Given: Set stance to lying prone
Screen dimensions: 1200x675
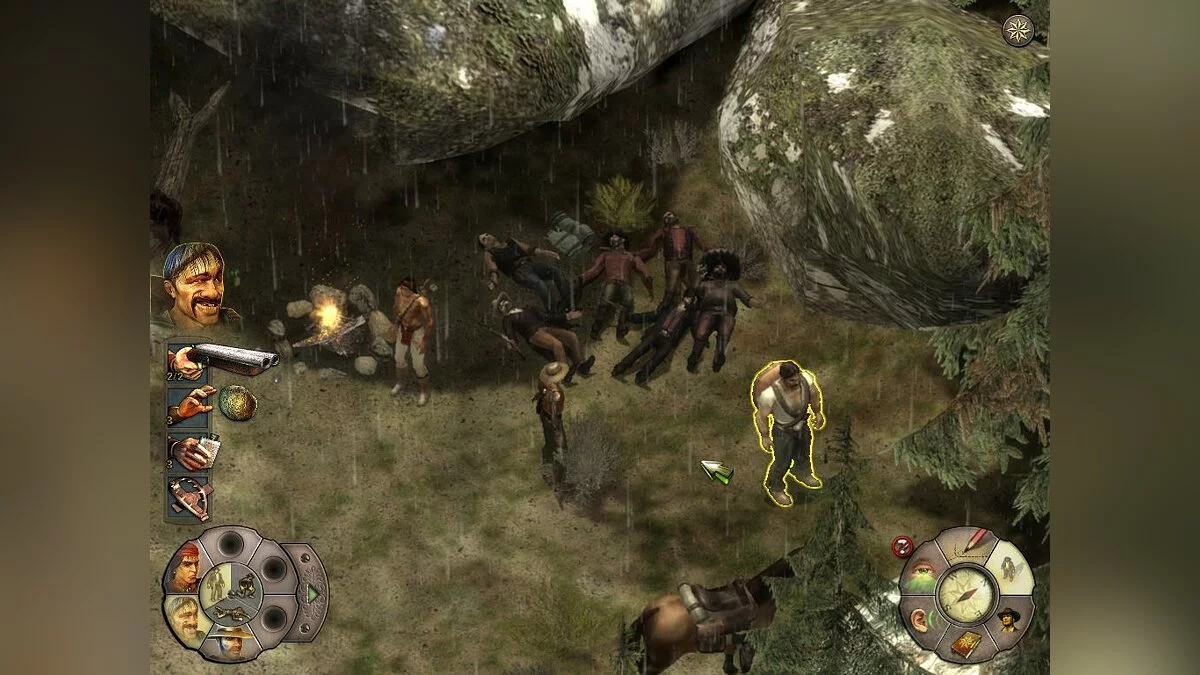Looking at the screenshot, I should (229, 611).
